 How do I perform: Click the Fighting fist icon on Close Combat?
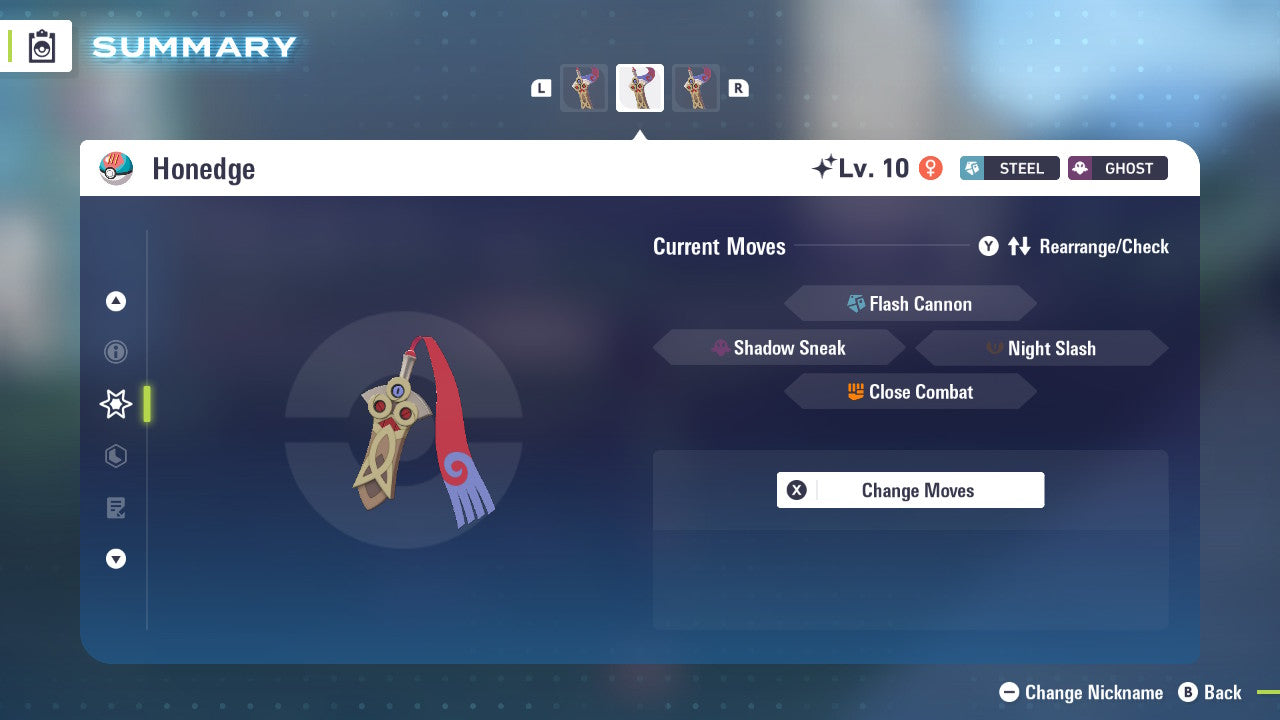pyautogui.click(x=854, y=391)
